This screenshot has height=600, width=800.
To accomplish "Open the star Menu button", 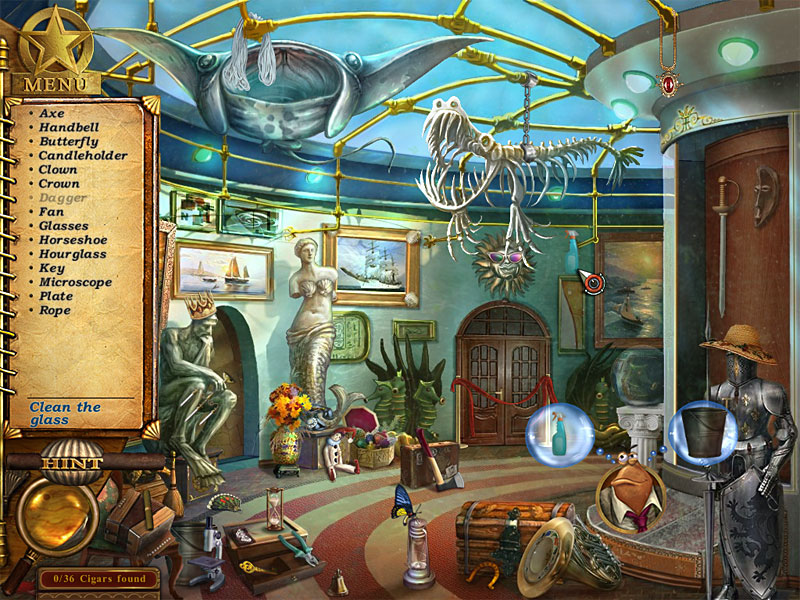I will click(x=55, y=50).
